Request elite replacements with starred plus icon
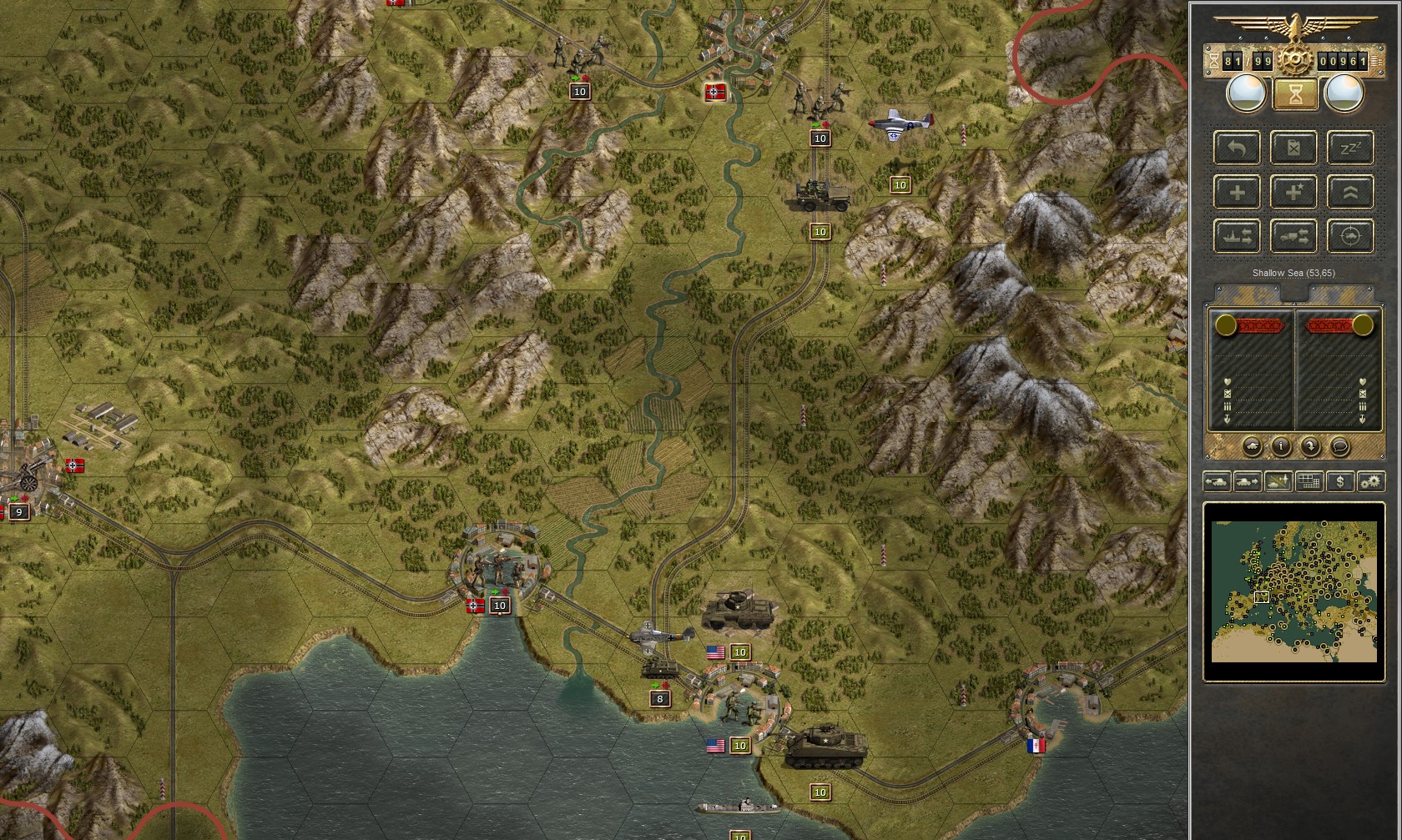The image size is (1402, 840). [1294, 192]
